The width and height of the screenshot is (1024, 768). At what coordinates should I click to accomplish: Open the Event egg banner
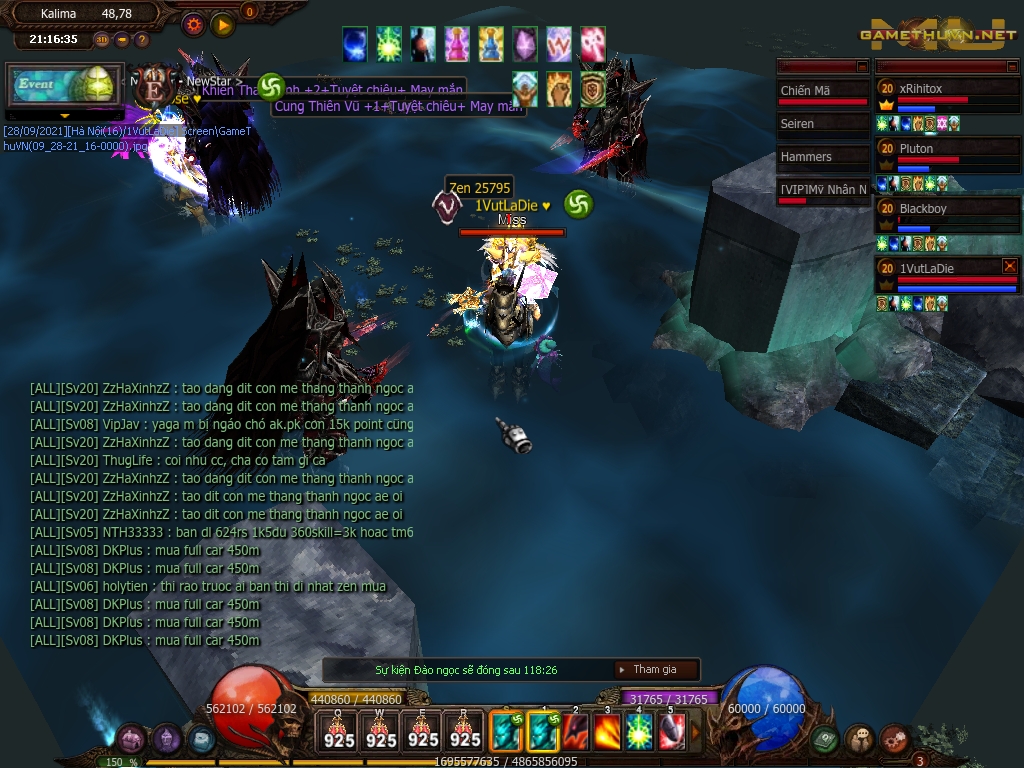64,86
